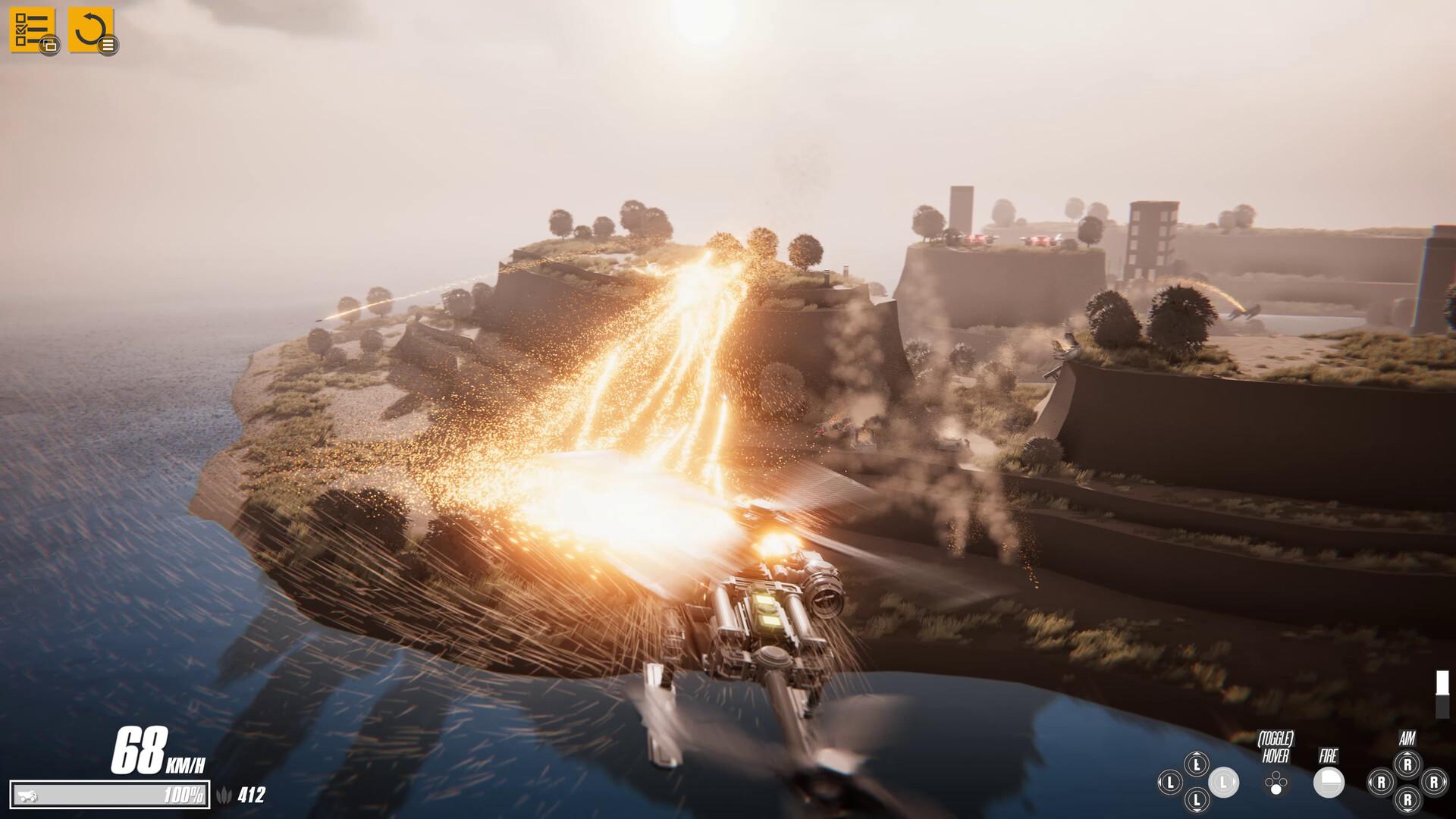Image resolution: width=1456 pixels, height=819 pixels.
Task: Click the yellow circular-arrow restart icon
Action: point(90,30)
